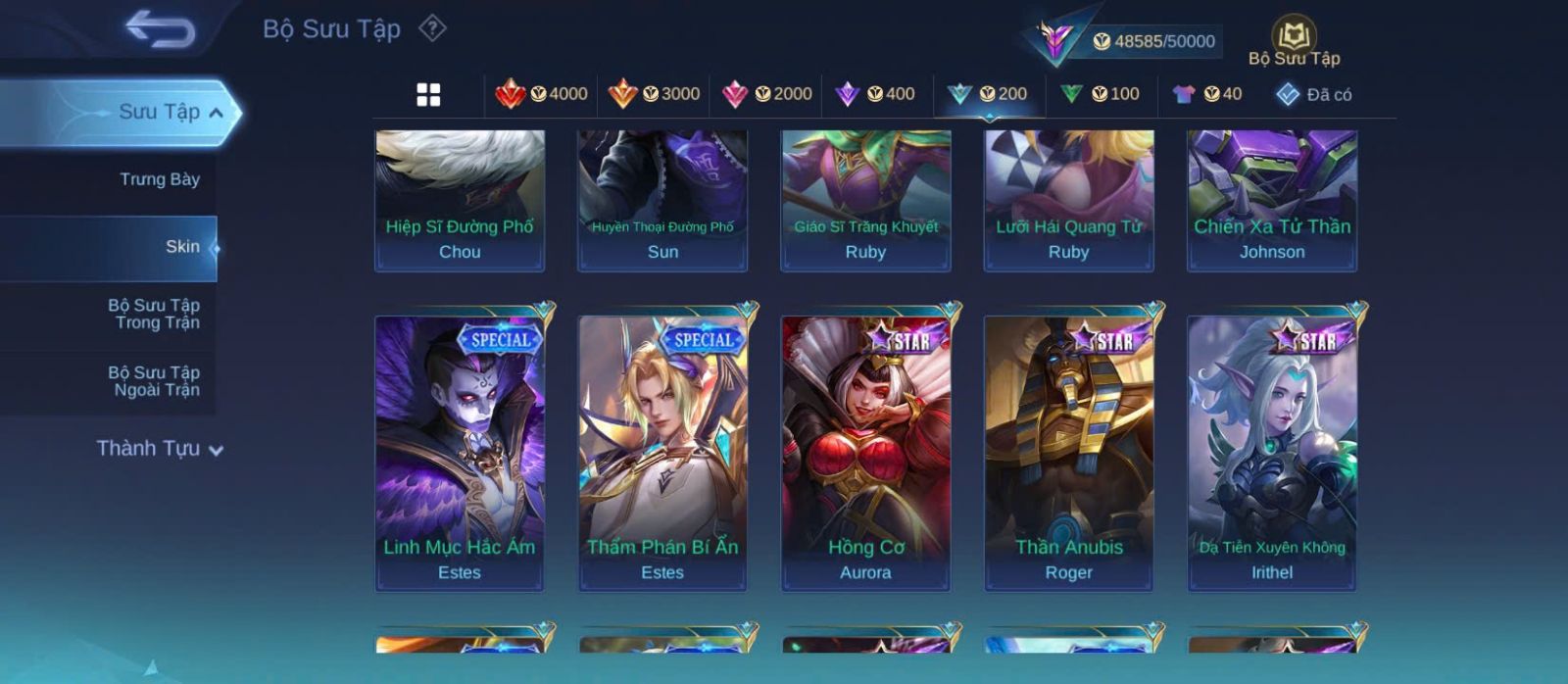Show all skins with grid filter
This screenshot has width=1568, height=684.
[x=428, y=94]
